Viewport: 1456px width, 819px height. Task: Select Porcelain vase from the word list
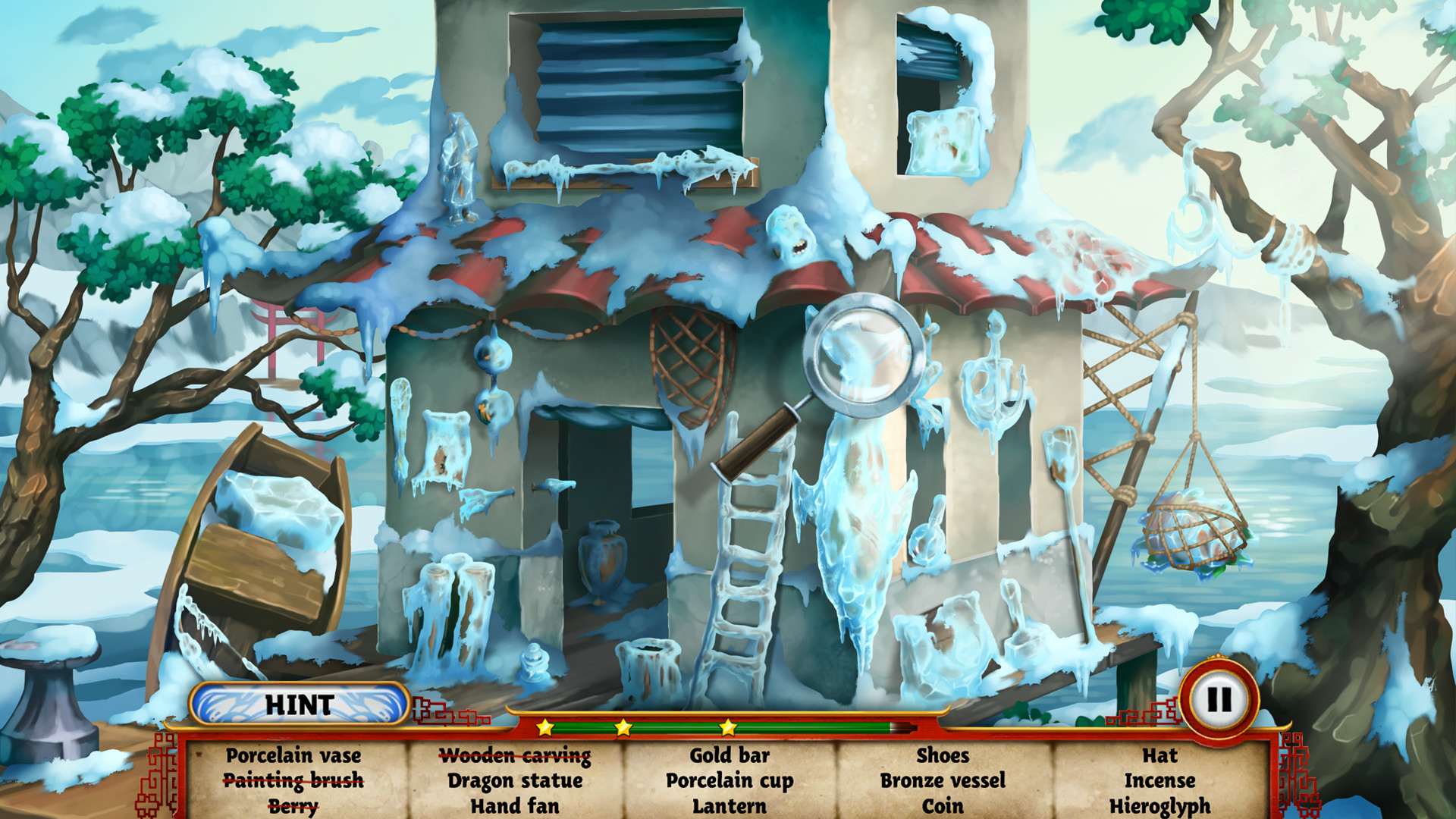[294, 755]
